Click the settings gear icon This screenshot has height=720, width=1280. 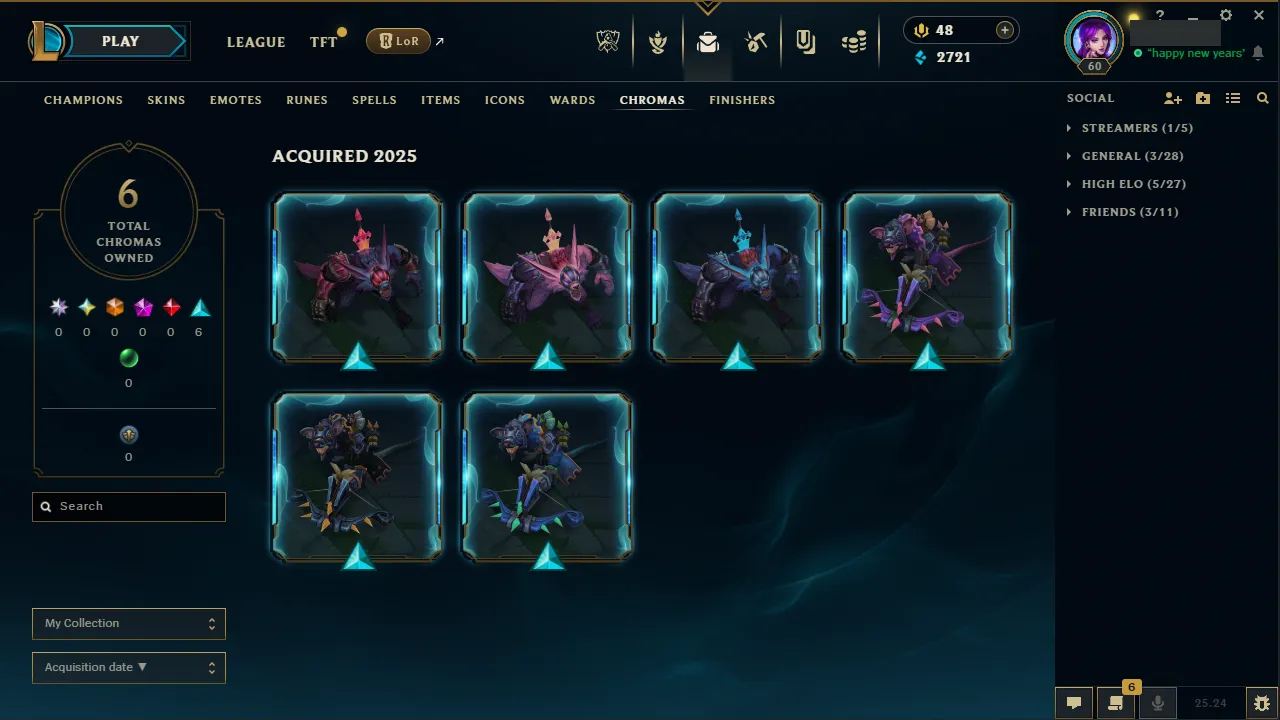tap(1225, 15)
